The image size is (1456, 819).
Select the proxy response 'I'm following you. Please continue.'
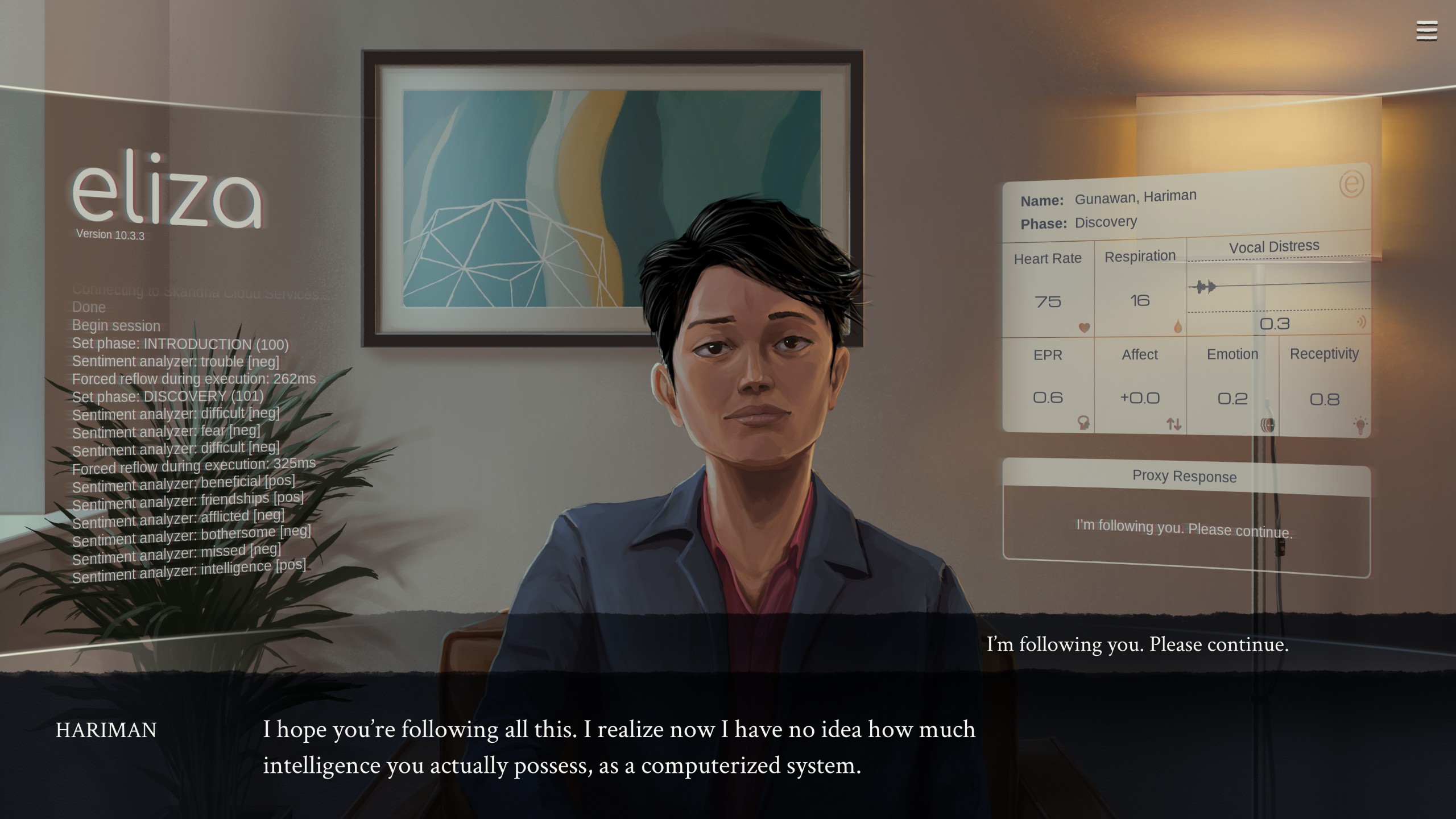click(1183, 528)
